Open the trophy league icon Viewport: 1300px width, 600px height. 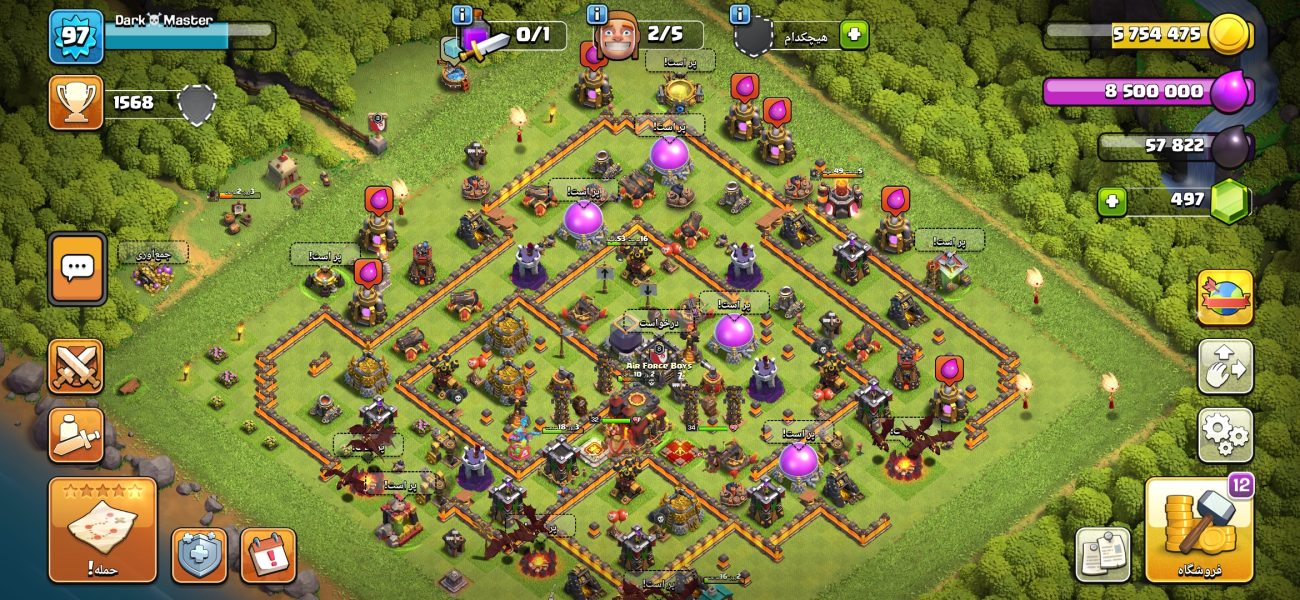pyautogui.click(x=76, y=103)
